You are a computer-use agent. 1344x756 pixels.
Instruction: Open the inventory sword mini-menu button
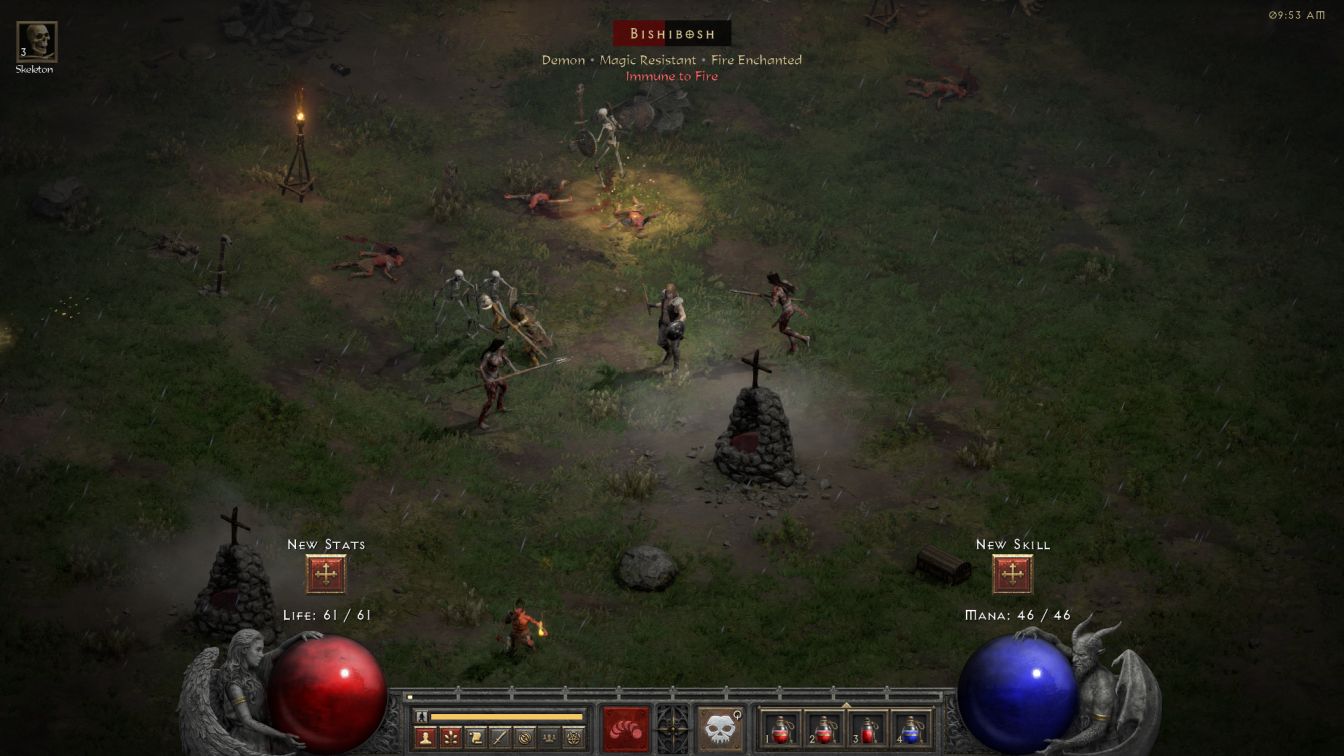(x=500, y=738)
